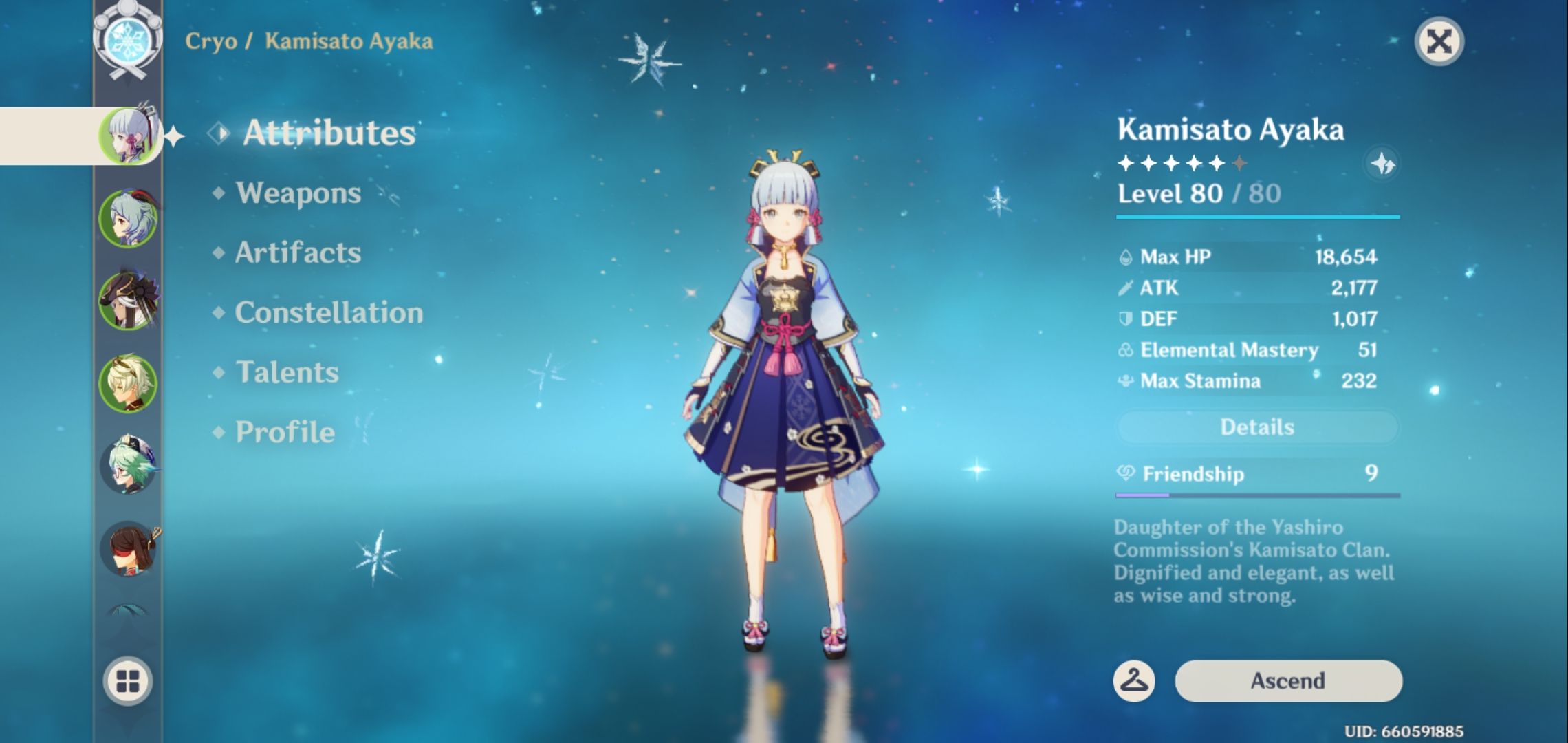Click the Details button under the stats

pos(1257,427)
